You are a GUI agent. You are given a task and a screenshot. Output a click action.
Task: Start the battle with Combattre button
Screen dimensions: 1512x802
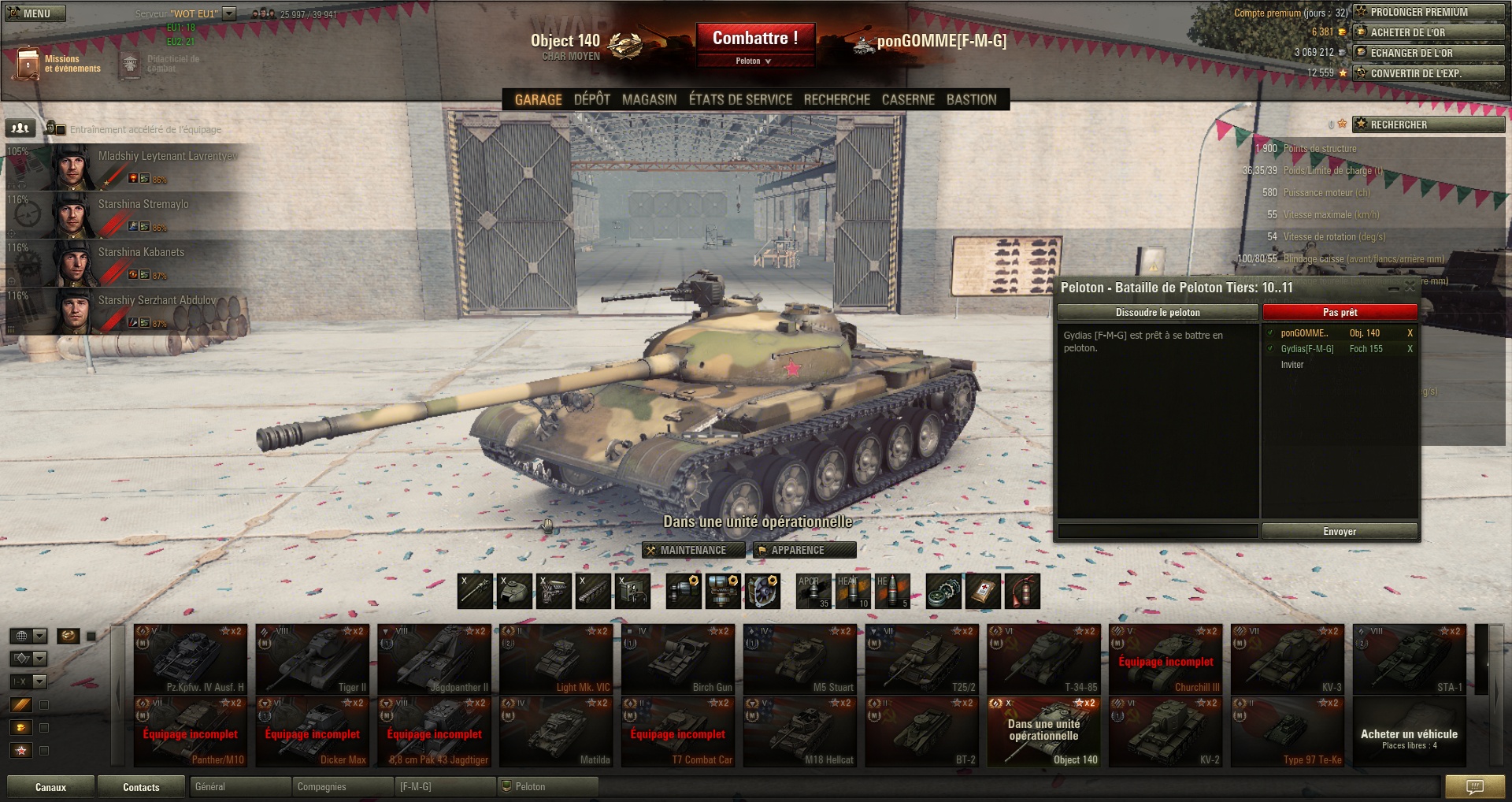(x=754, y=38)
